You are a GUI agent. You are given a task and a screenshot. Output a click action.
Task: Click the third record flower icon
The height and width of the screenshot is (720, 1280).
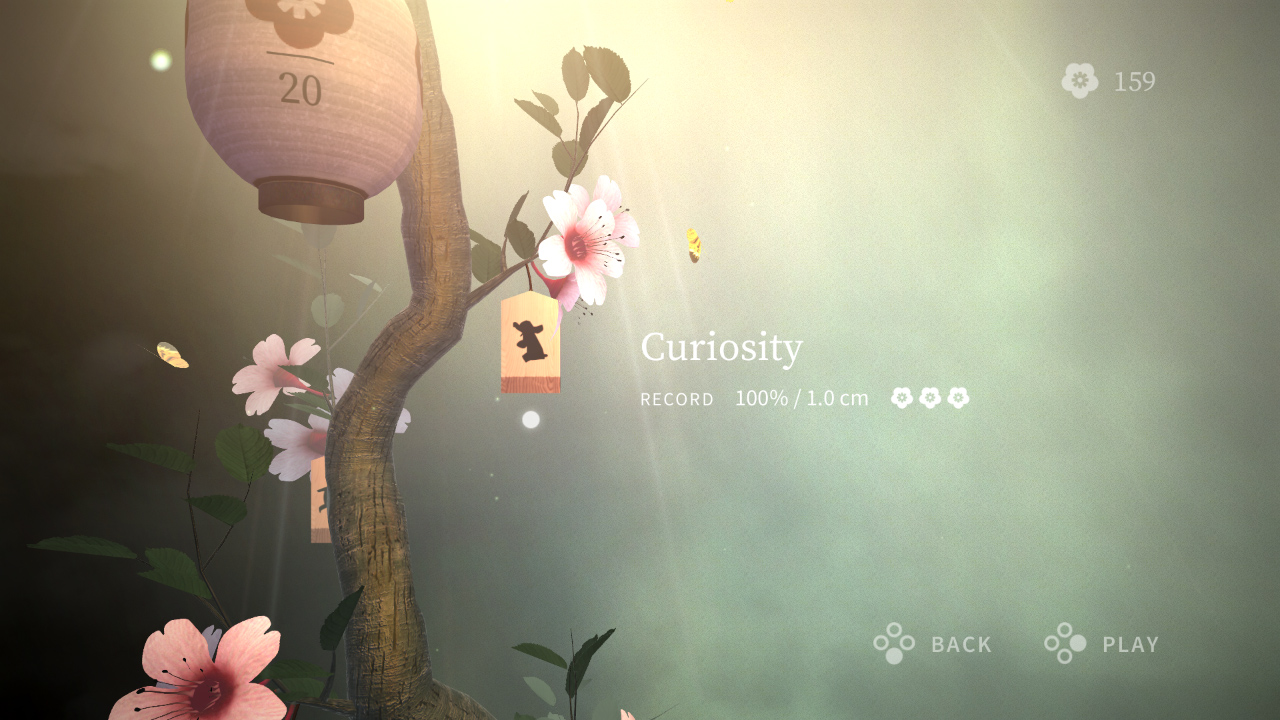pos(956,397)
